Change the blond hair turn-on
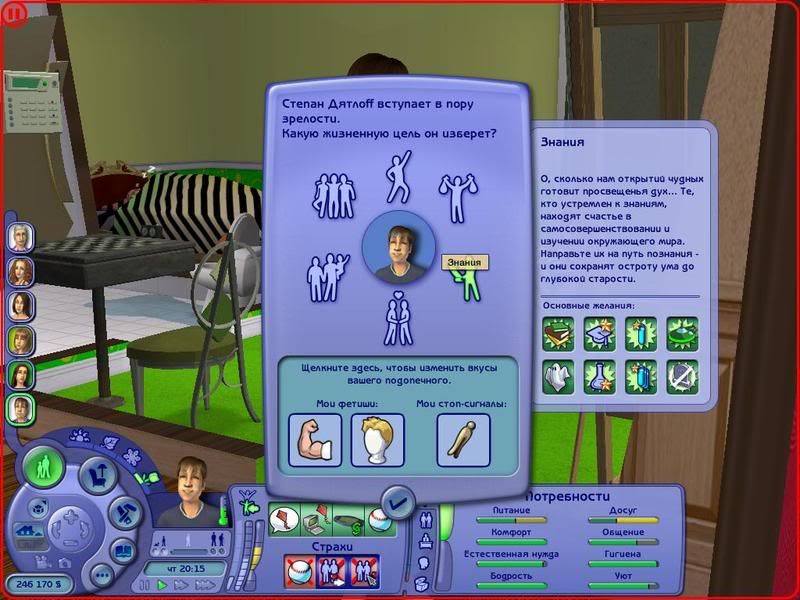This screenshot has height=600, width=800. click(378, 441)
